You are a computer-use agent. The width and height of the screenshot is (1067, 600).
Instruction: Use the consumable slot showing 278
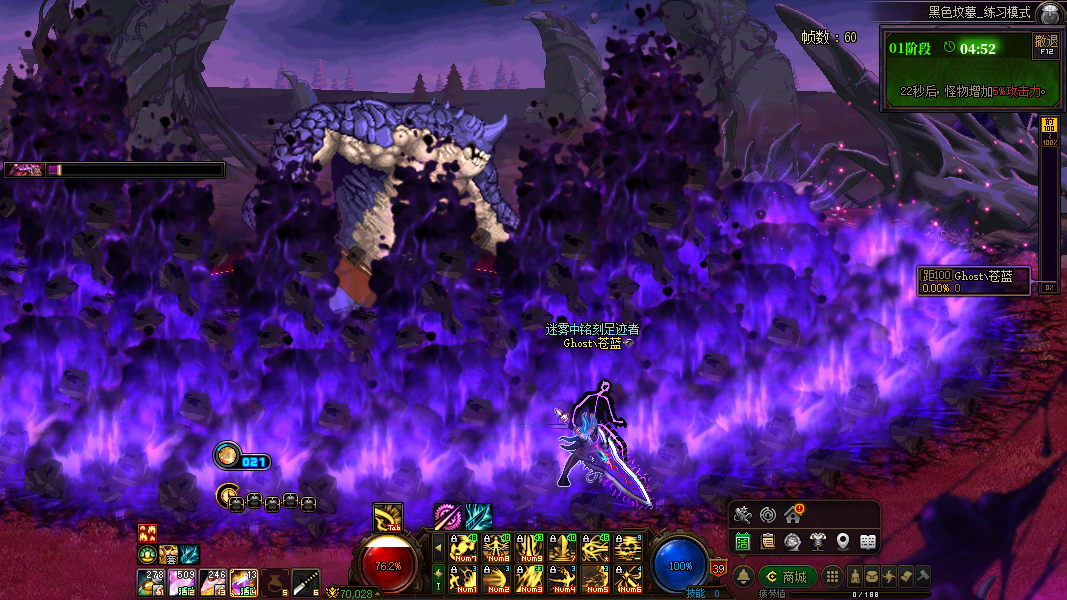pos(151,581)
